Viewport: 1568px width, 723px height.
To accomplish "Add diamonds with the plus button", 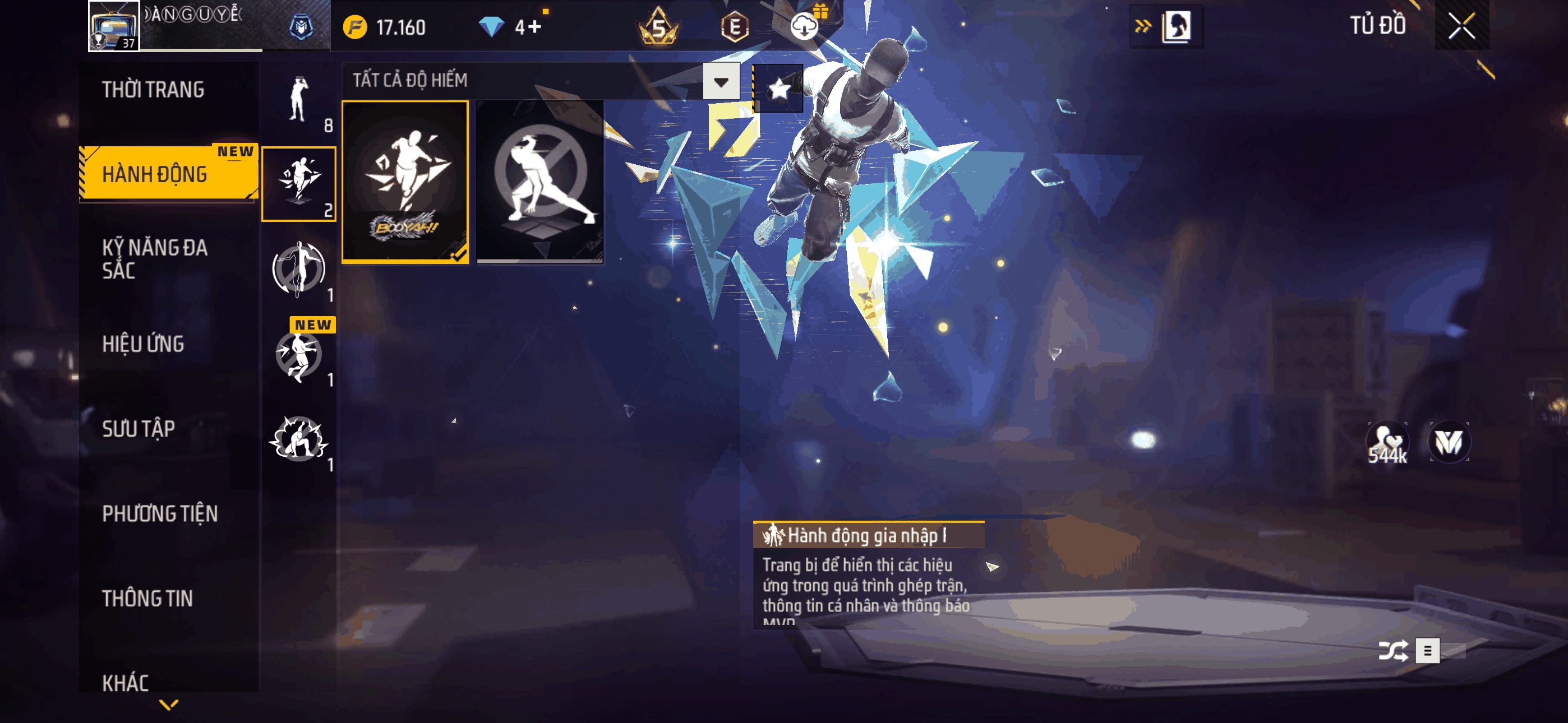I will pos(534,27).
